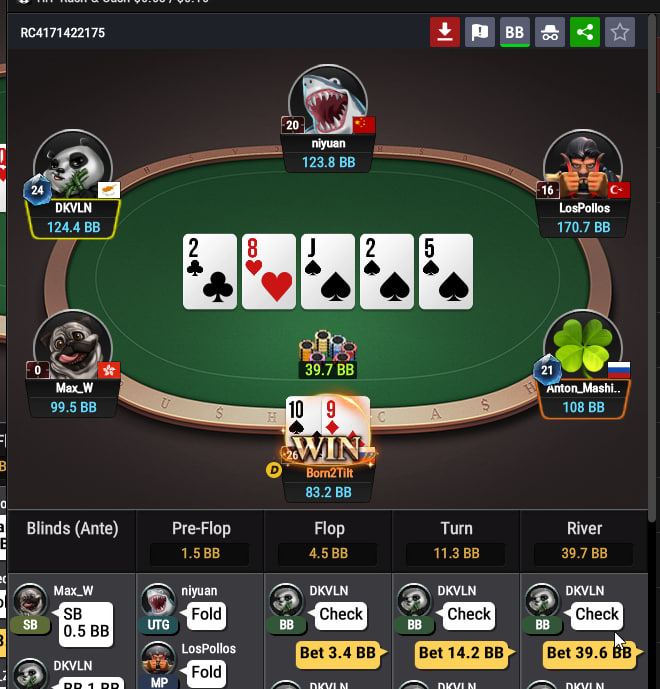This screenshot has width=660, height=689.
Task: Share this hand with the green share button
Action: pyautogui.click(x=584, y=32)
